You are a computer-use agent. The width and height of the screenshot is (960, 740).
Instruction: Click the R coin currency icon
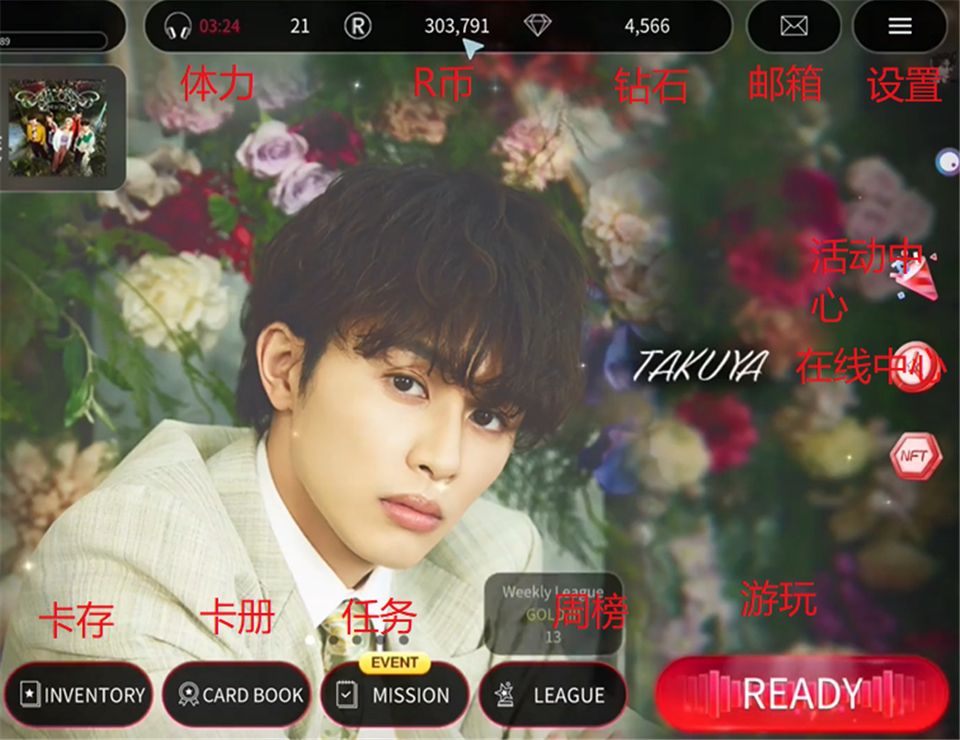pos(358,26)
